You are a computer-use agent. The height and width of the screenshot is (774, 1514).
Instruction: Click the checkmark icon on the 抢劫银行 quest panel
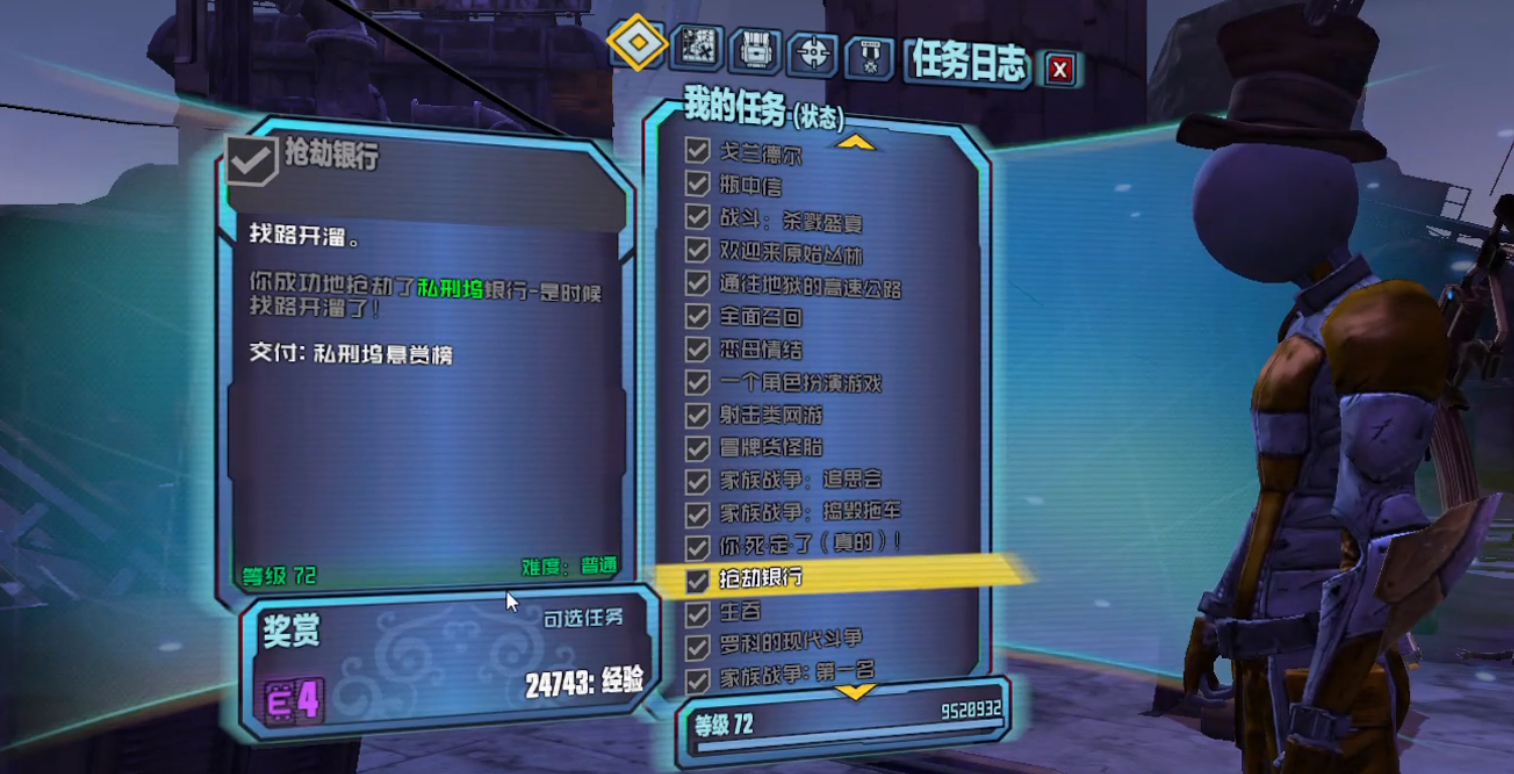(254, 156)
